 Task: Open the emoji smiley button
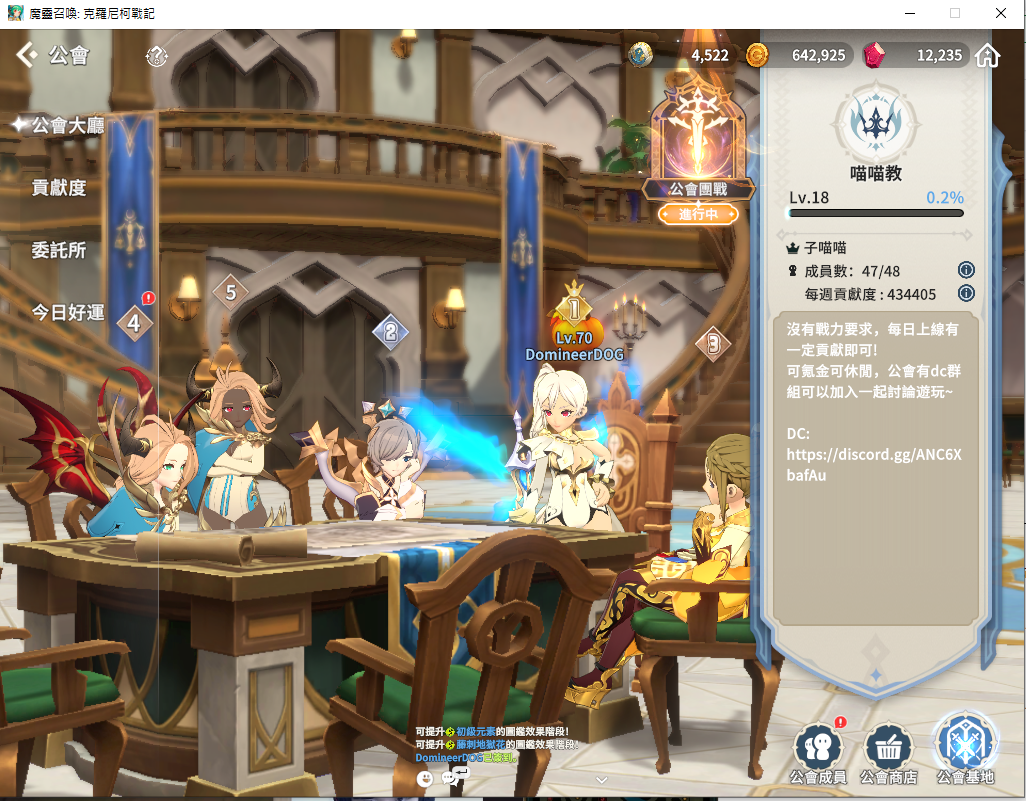click(x=425, y=778)
